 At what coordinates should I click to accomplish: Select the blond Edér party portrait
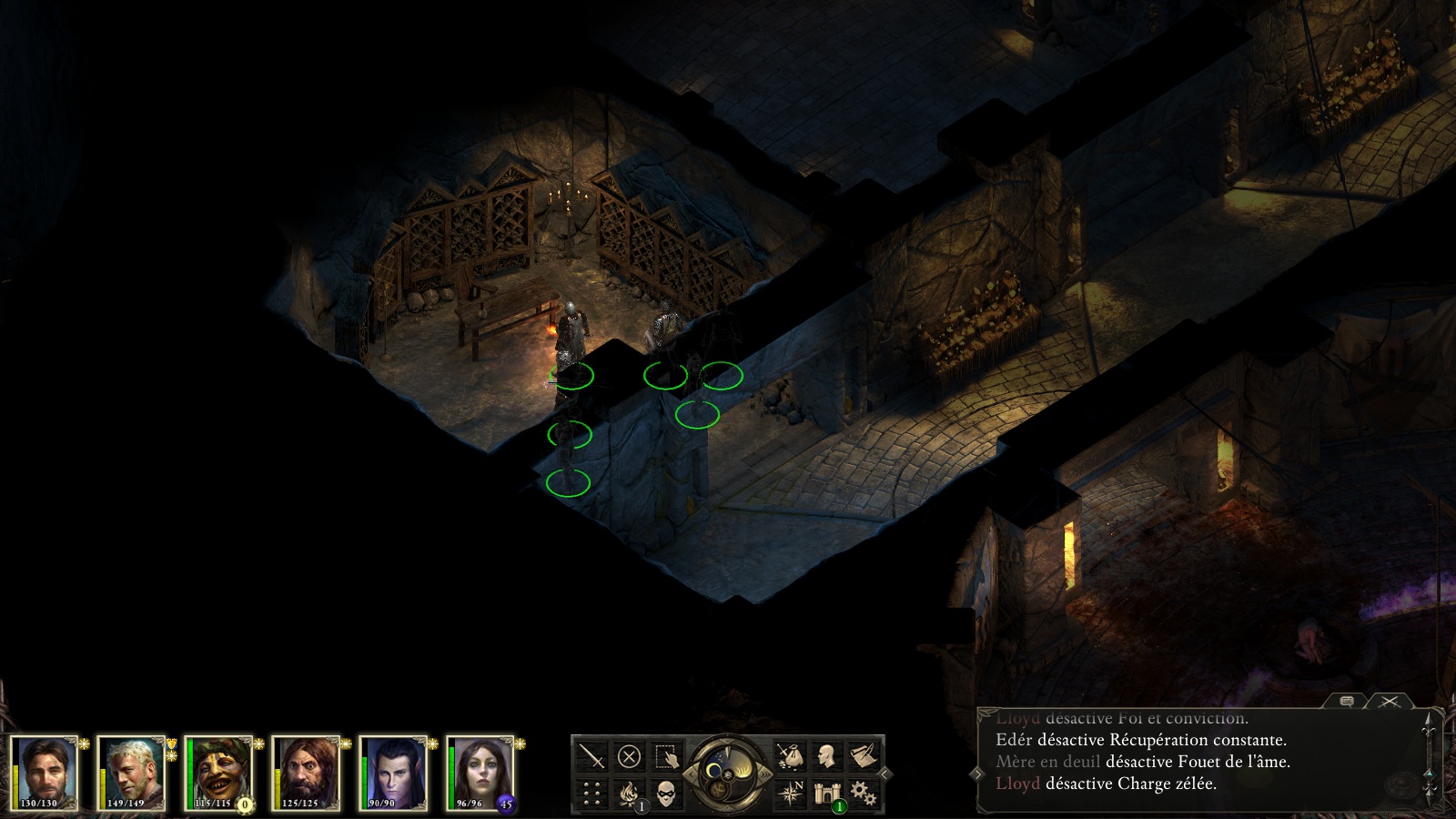[x=131, y=773]
